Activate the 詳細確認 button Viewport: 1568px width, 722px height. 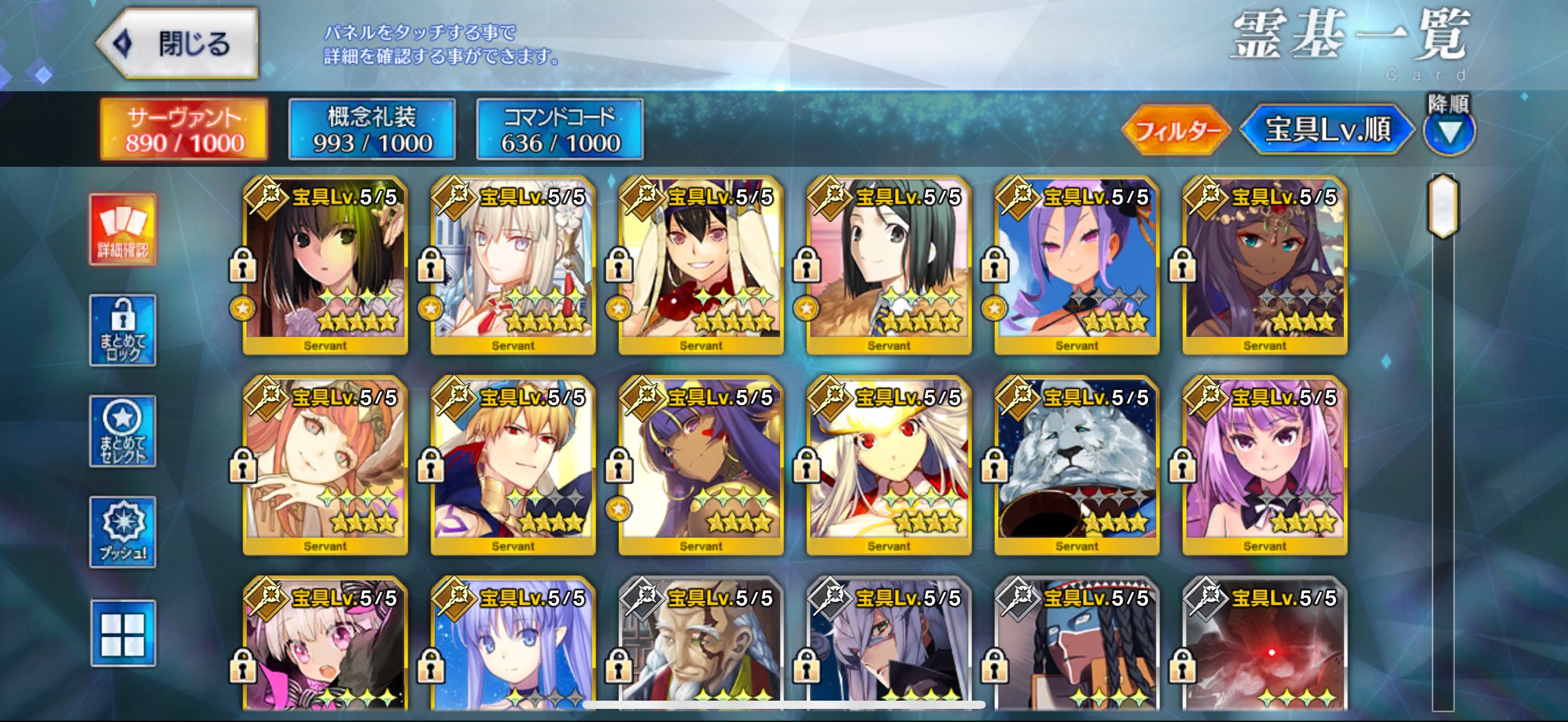pyautogui.click(x=123, y=230)
